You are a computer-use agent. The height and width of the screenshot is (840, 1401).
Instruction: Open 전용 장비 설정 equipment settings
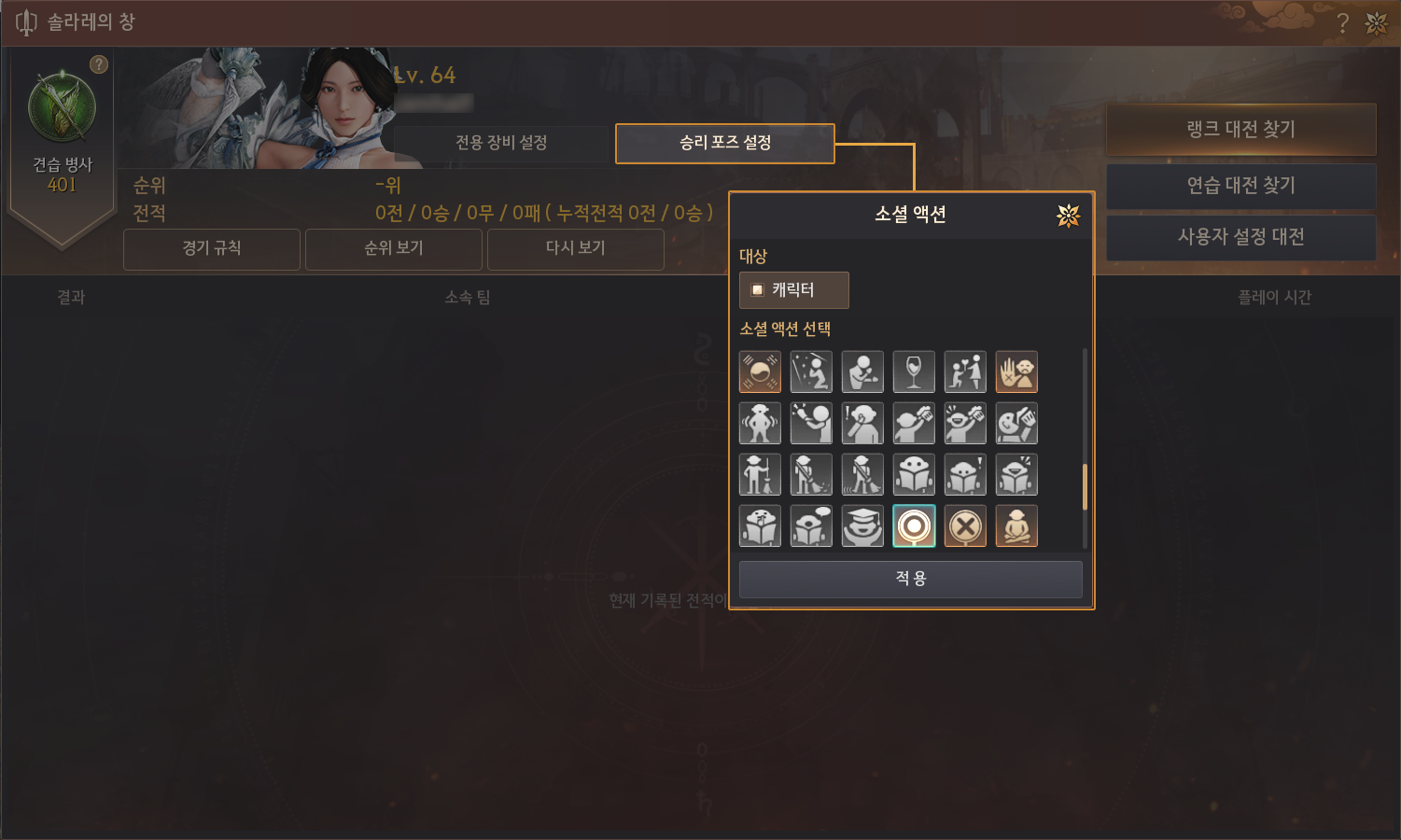coord(501,143)
